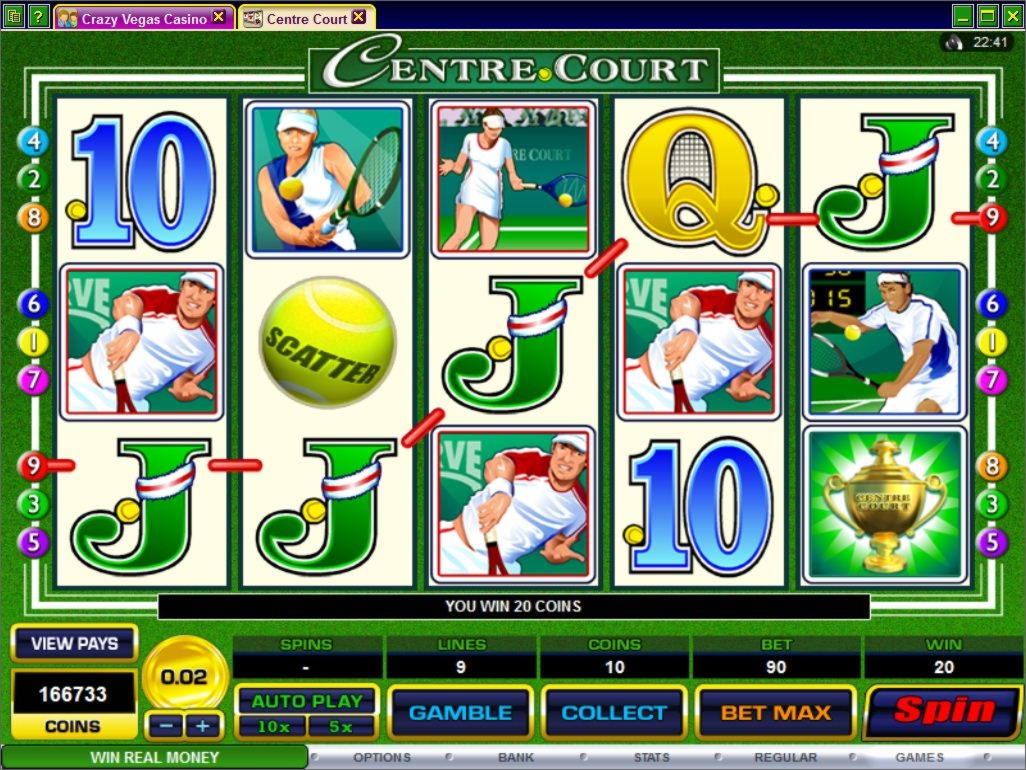Close the casino window

(x=1011, y=15)
